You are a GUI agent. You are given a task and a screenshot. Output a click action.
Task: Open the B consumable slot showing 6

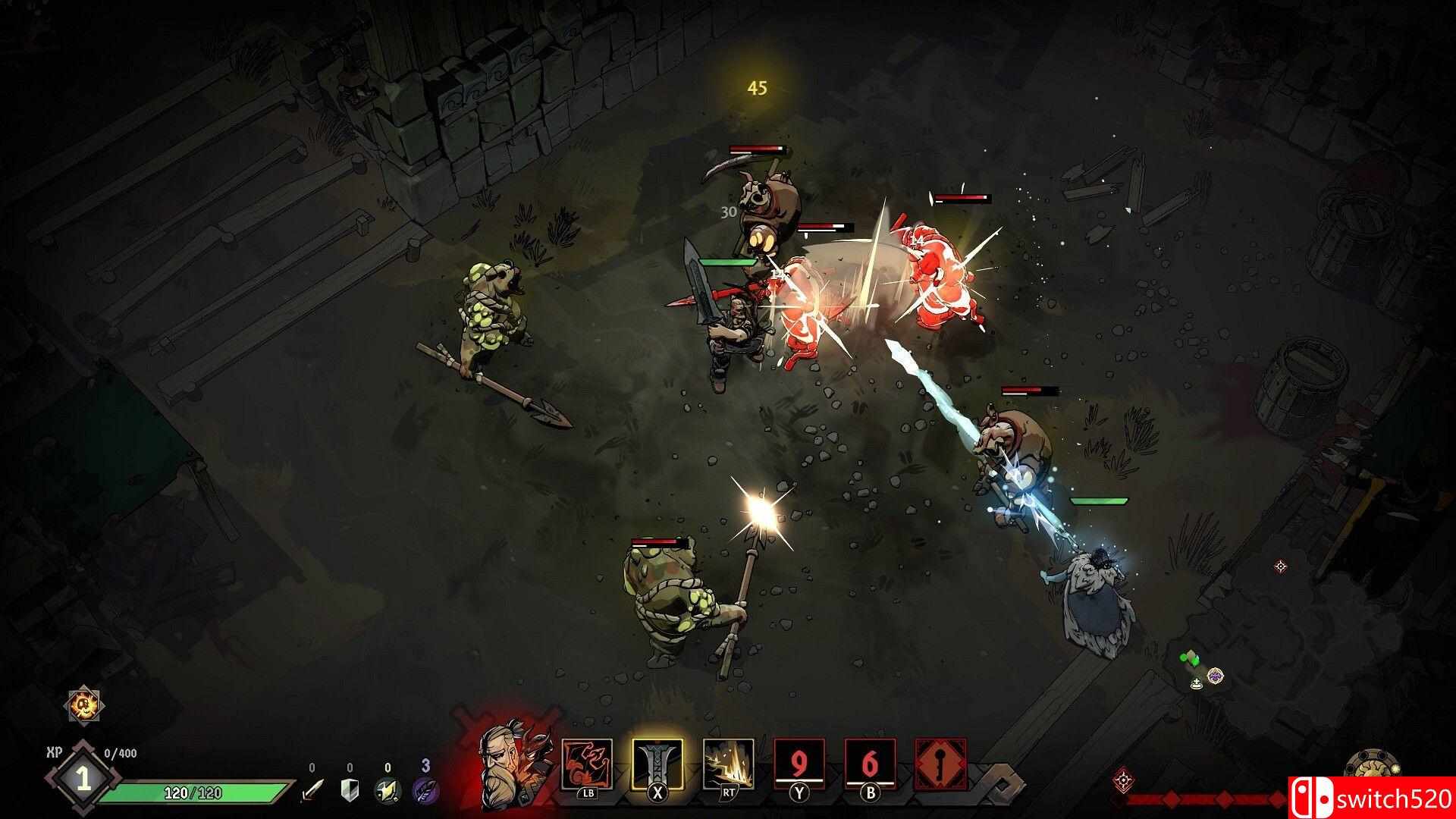tap(869, 762)
